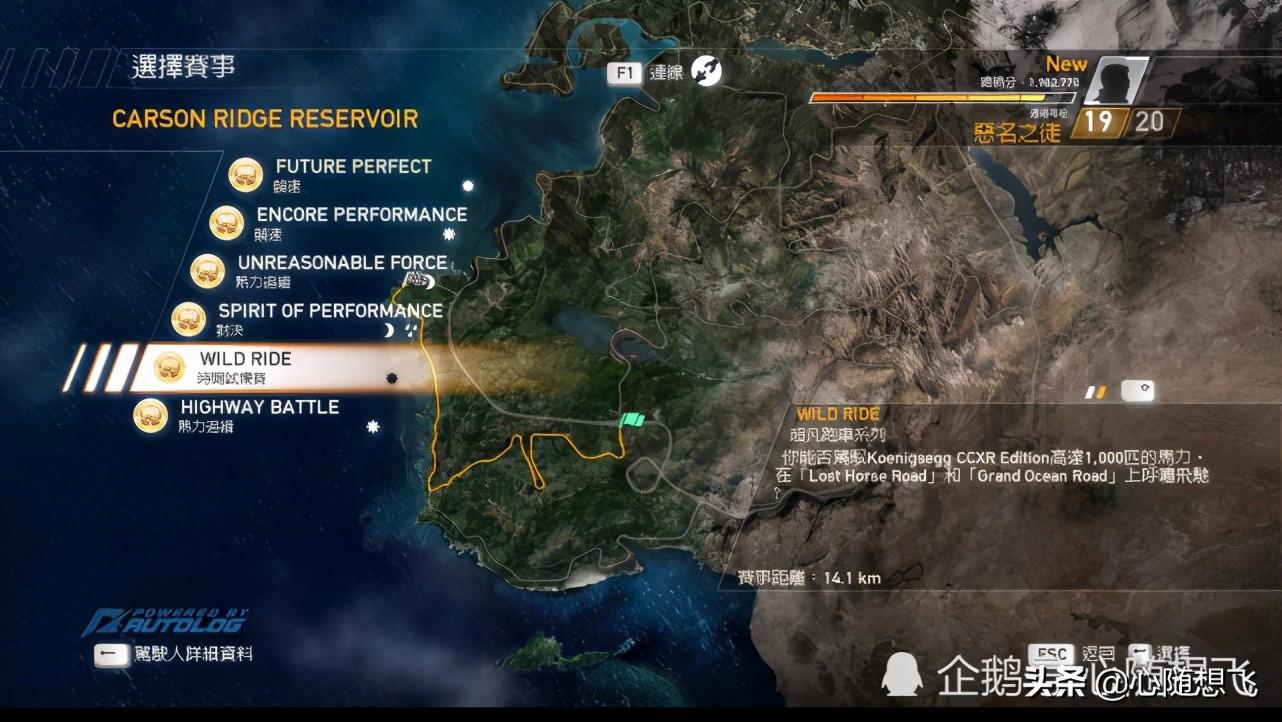The image size is (1282, 722).
Task: Select the highlighted Wild Ride event
Action: [x=245, y=359]
